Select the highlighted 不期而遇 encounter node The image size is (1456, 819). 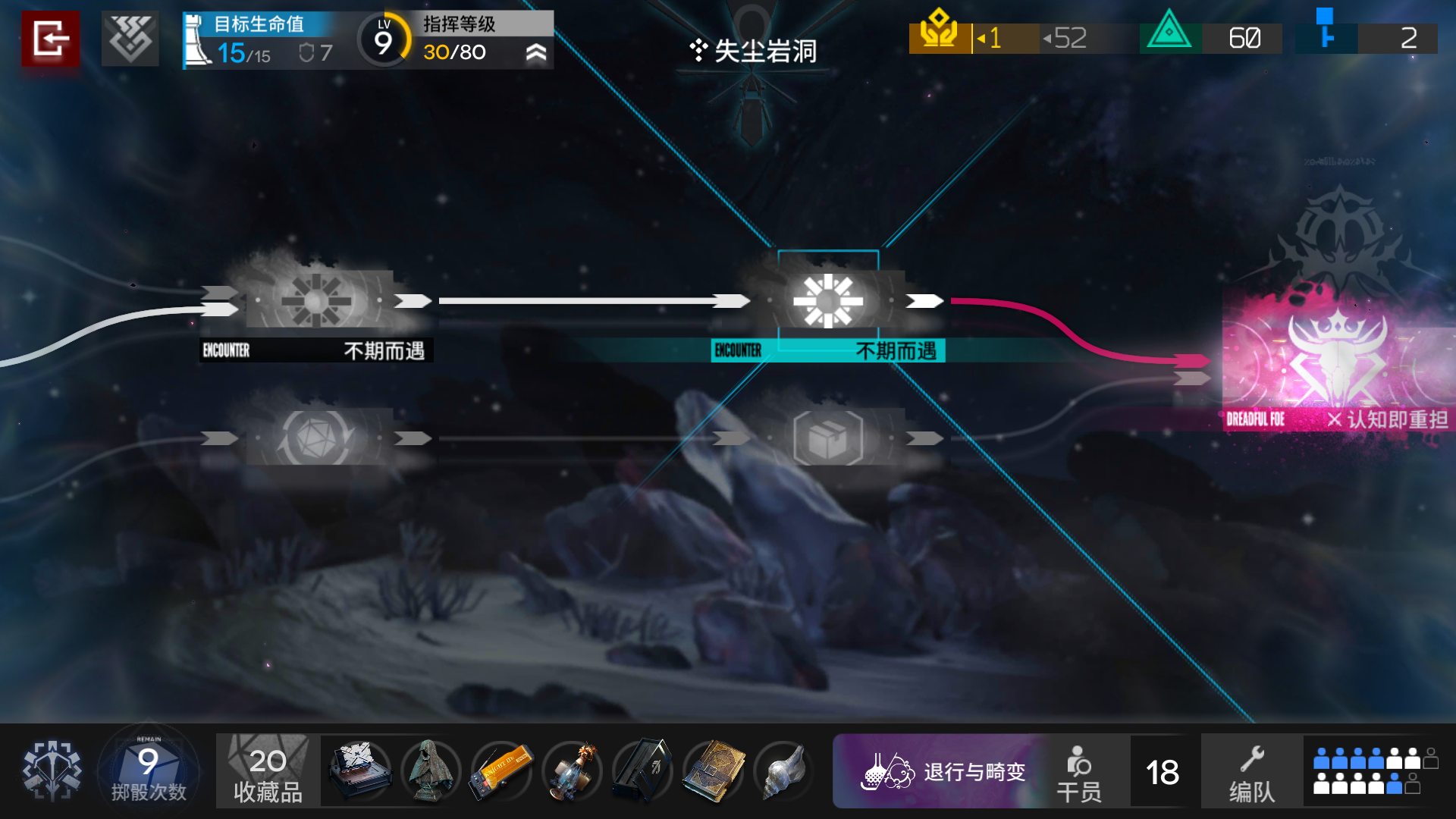pyautogui.click(x=828, y=302)
